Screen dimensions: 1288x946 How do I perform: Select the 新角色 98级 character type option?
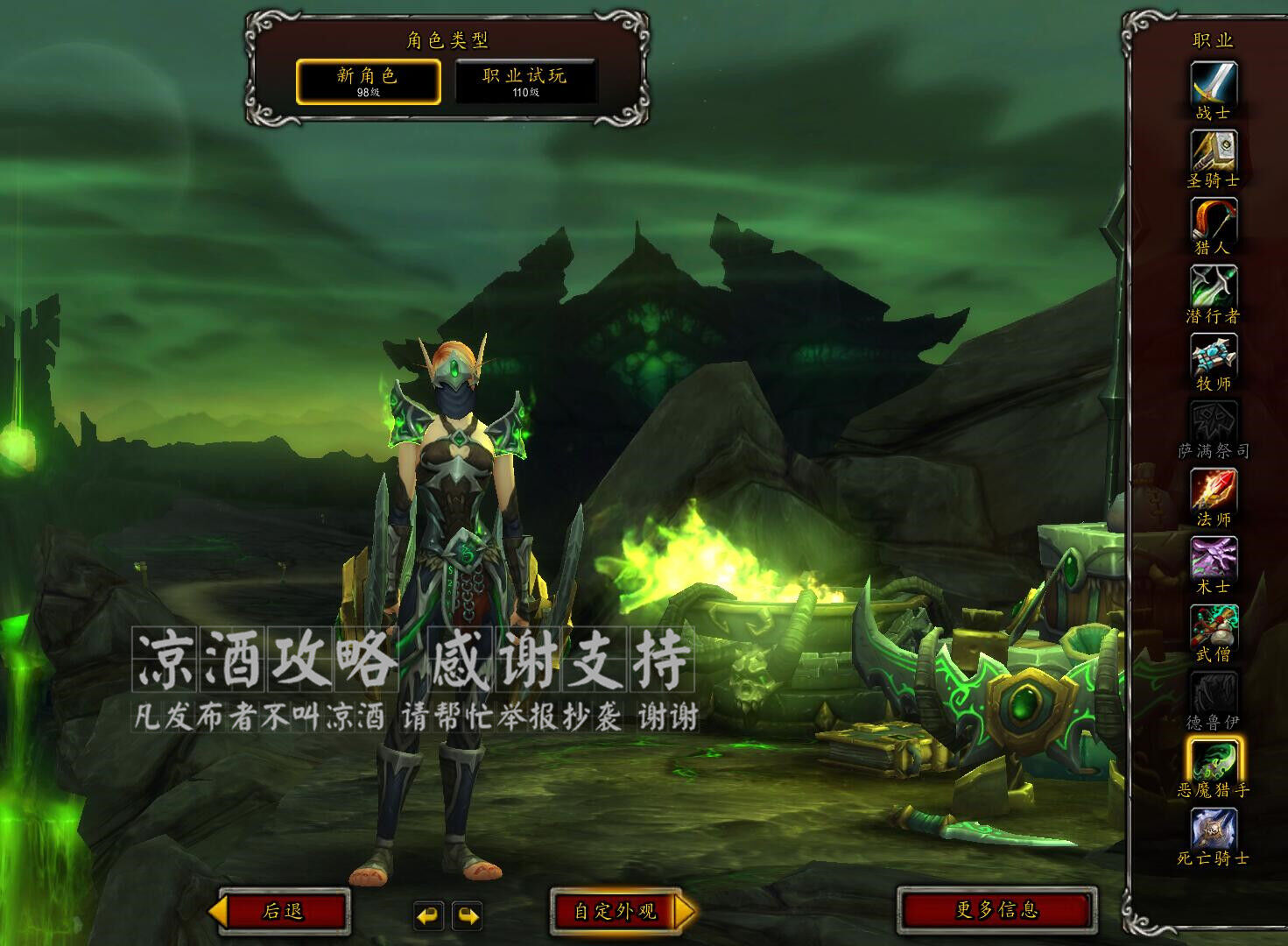click(x=368, y=80)
